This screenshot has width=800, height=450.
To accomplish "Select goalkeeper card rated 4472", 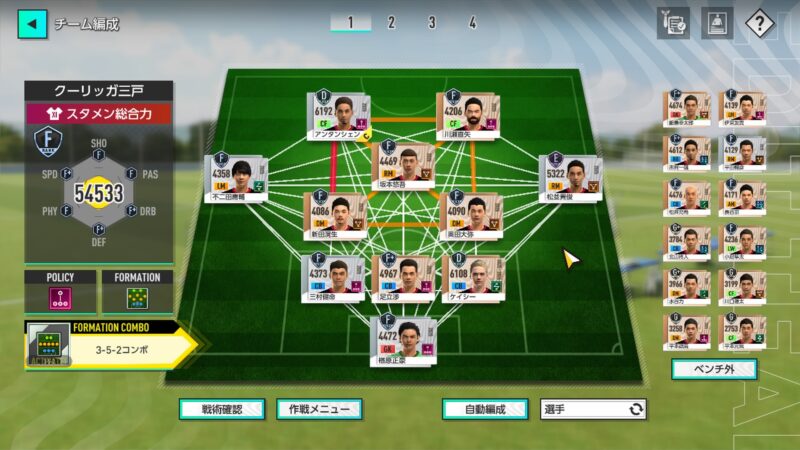I will point(404,338).
